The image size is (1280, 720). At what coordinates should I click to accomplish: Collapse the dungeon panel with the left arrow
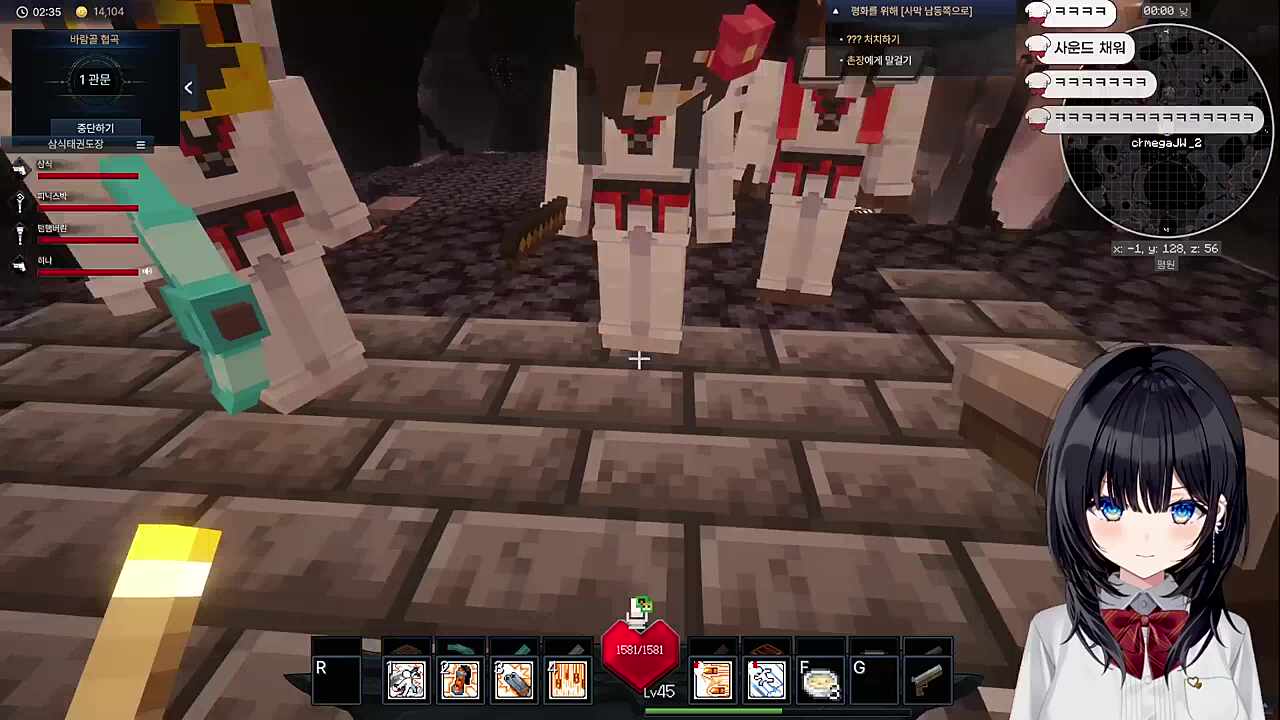[188, 88]
